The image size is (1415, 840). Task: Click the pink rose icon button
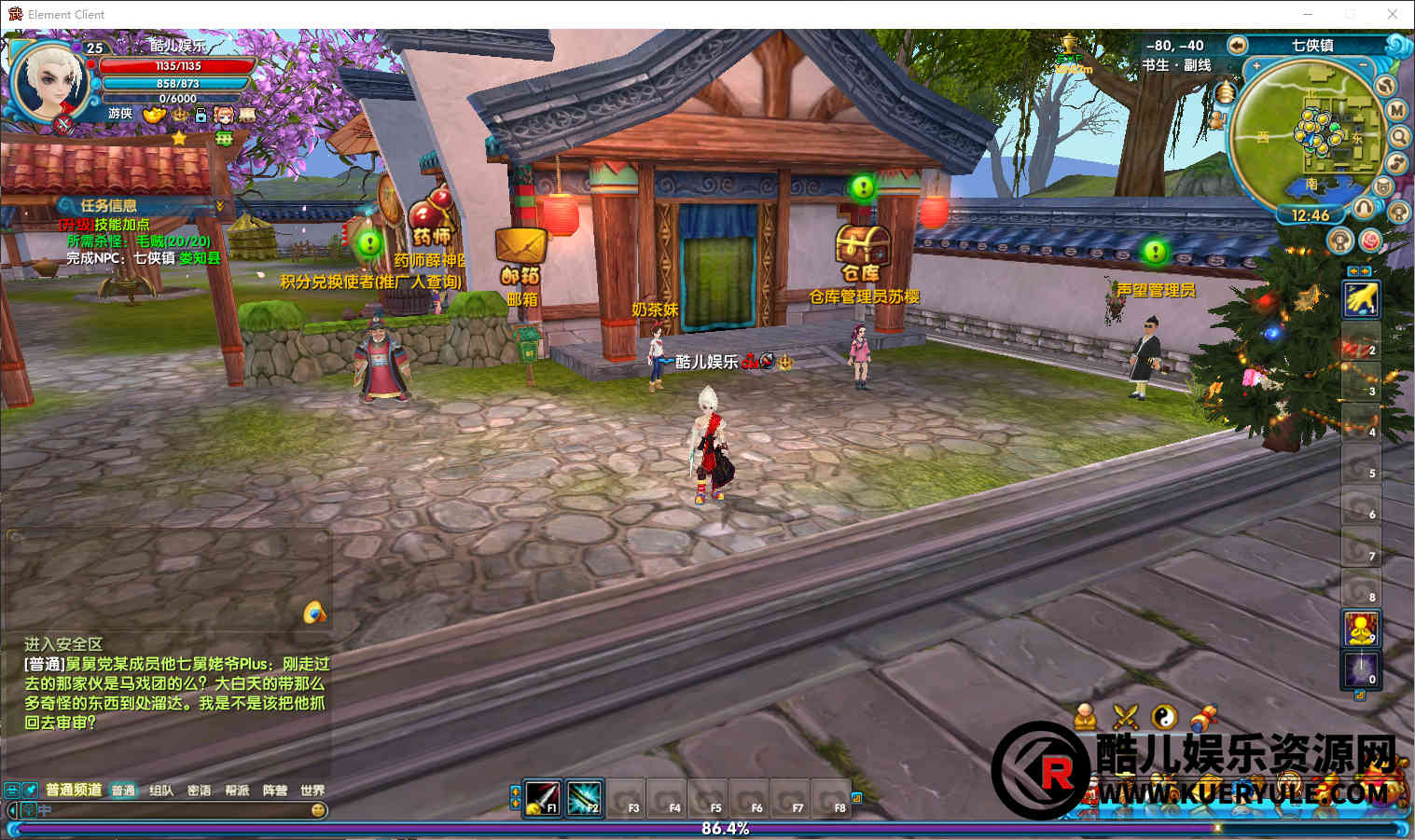coord(1370,241)
